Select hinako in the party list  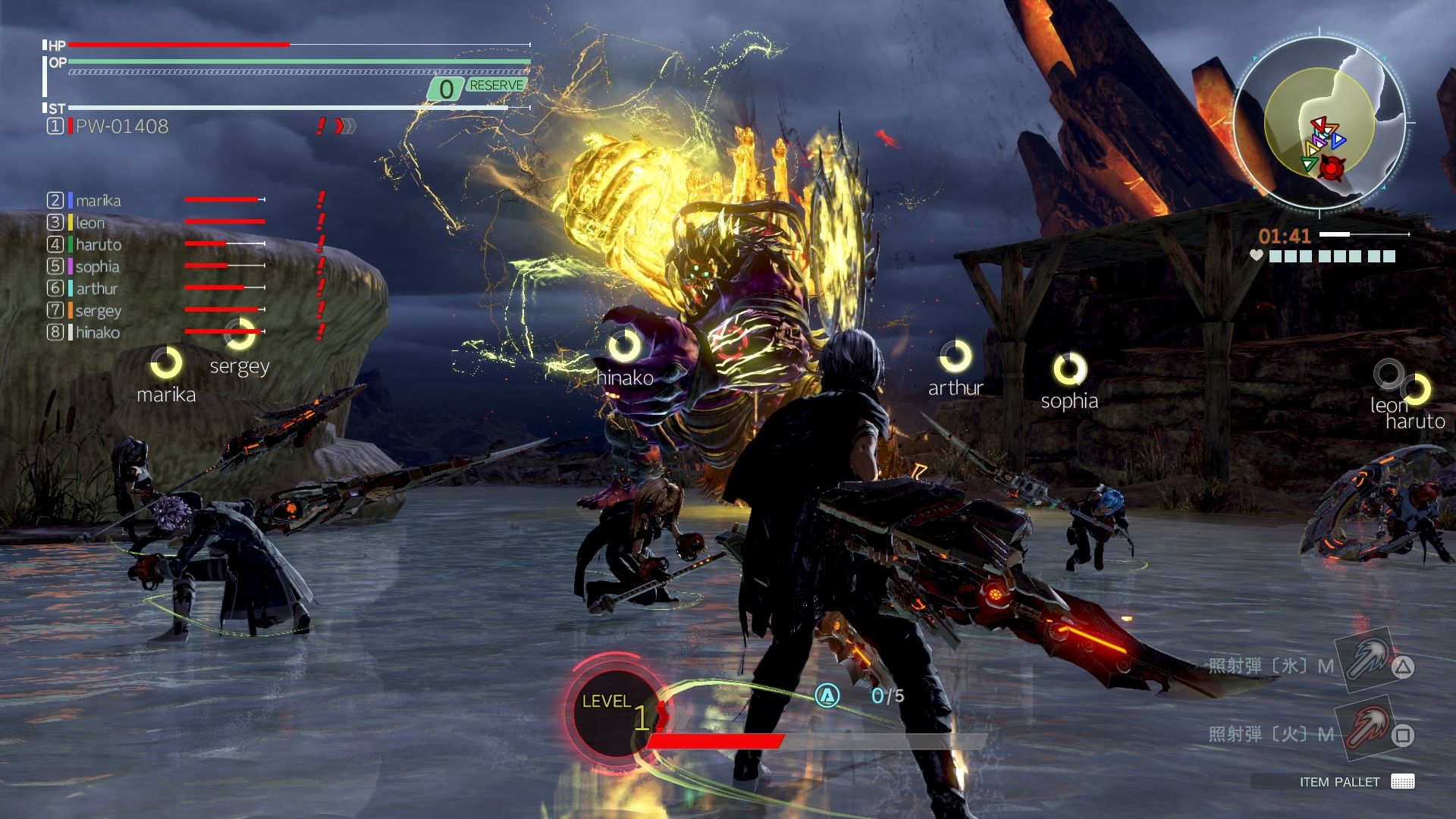point(97,333)
